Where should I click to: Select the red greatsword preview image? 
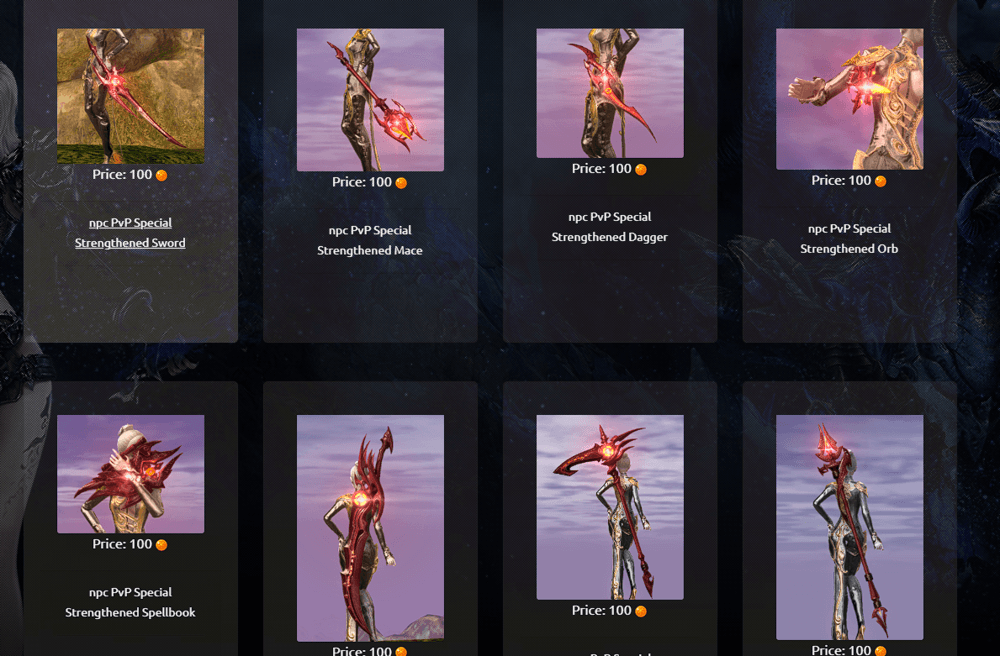[370, 528]
